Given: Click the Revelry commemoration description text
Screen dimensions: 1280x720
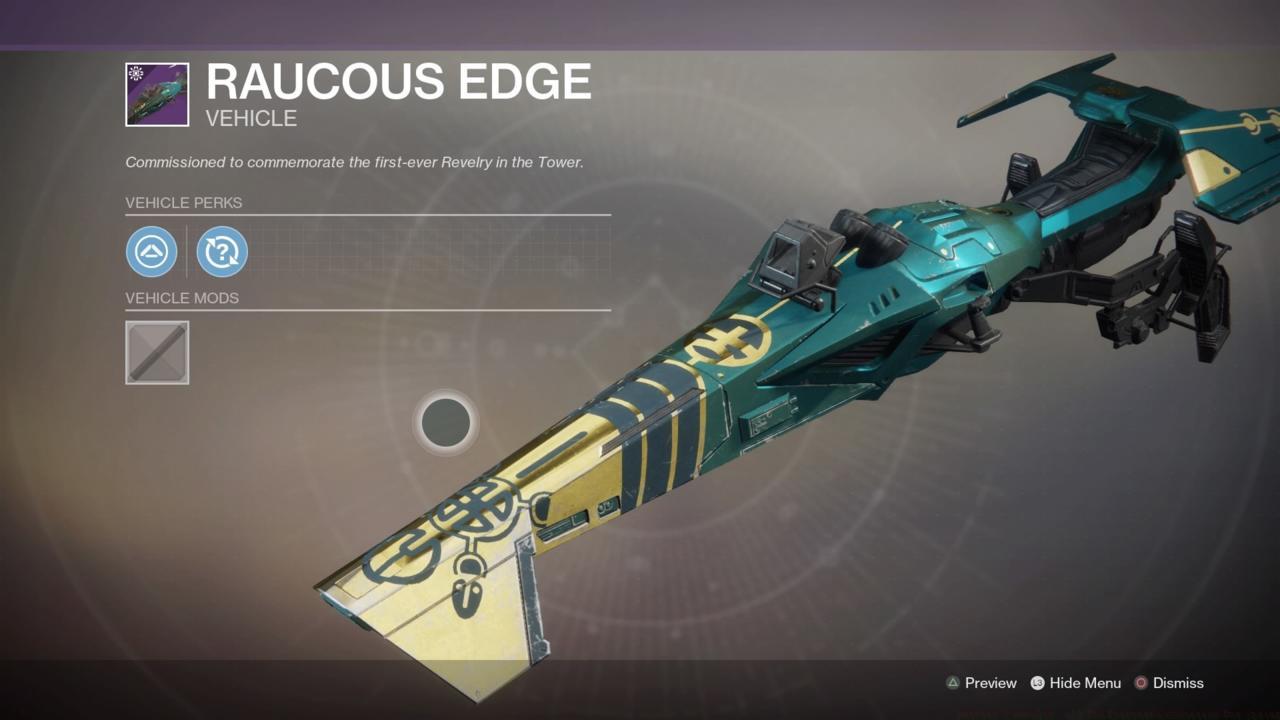Looking at the screenshot, I should pyautogui.click(x=355, y=162).
